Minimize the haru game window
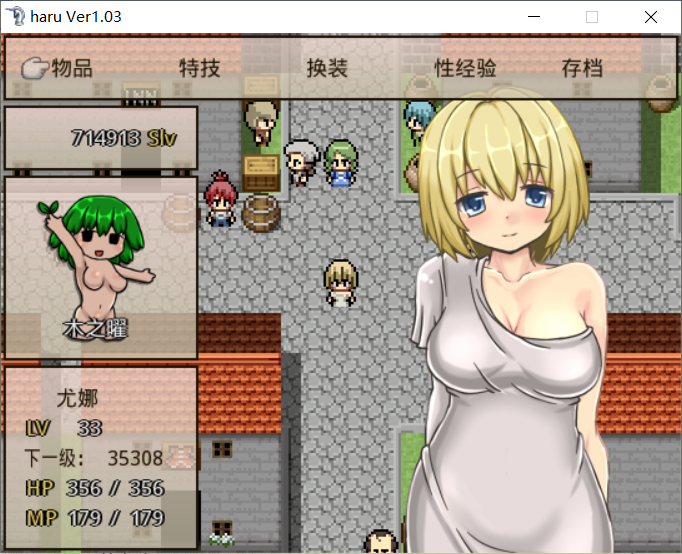This screenshot has width=682, height=554. coord(534,17)
